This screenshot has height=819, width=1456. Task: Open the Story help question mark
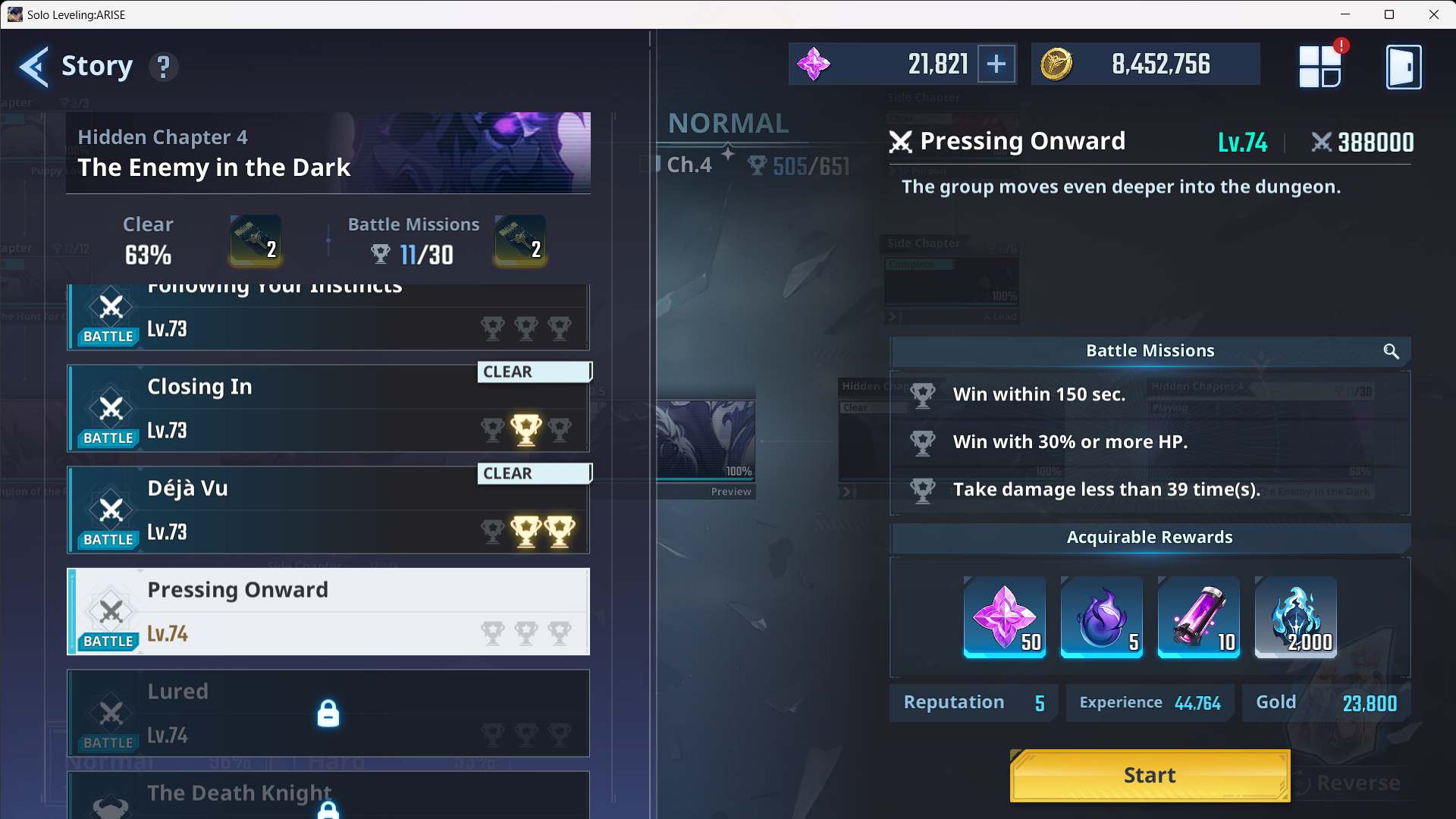(x=163, y=67)
